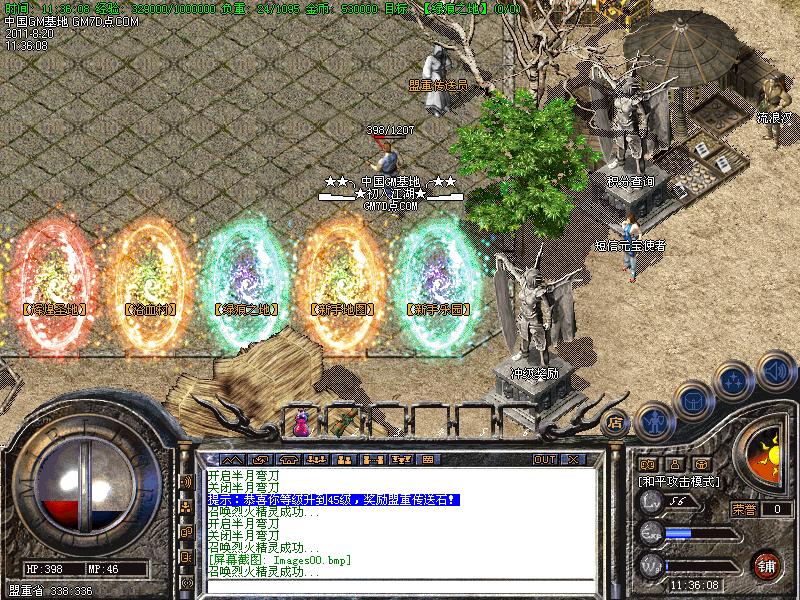Click the mountain icon above the chat
This screenshot has height=600, width=800.
tap(231, 459)
